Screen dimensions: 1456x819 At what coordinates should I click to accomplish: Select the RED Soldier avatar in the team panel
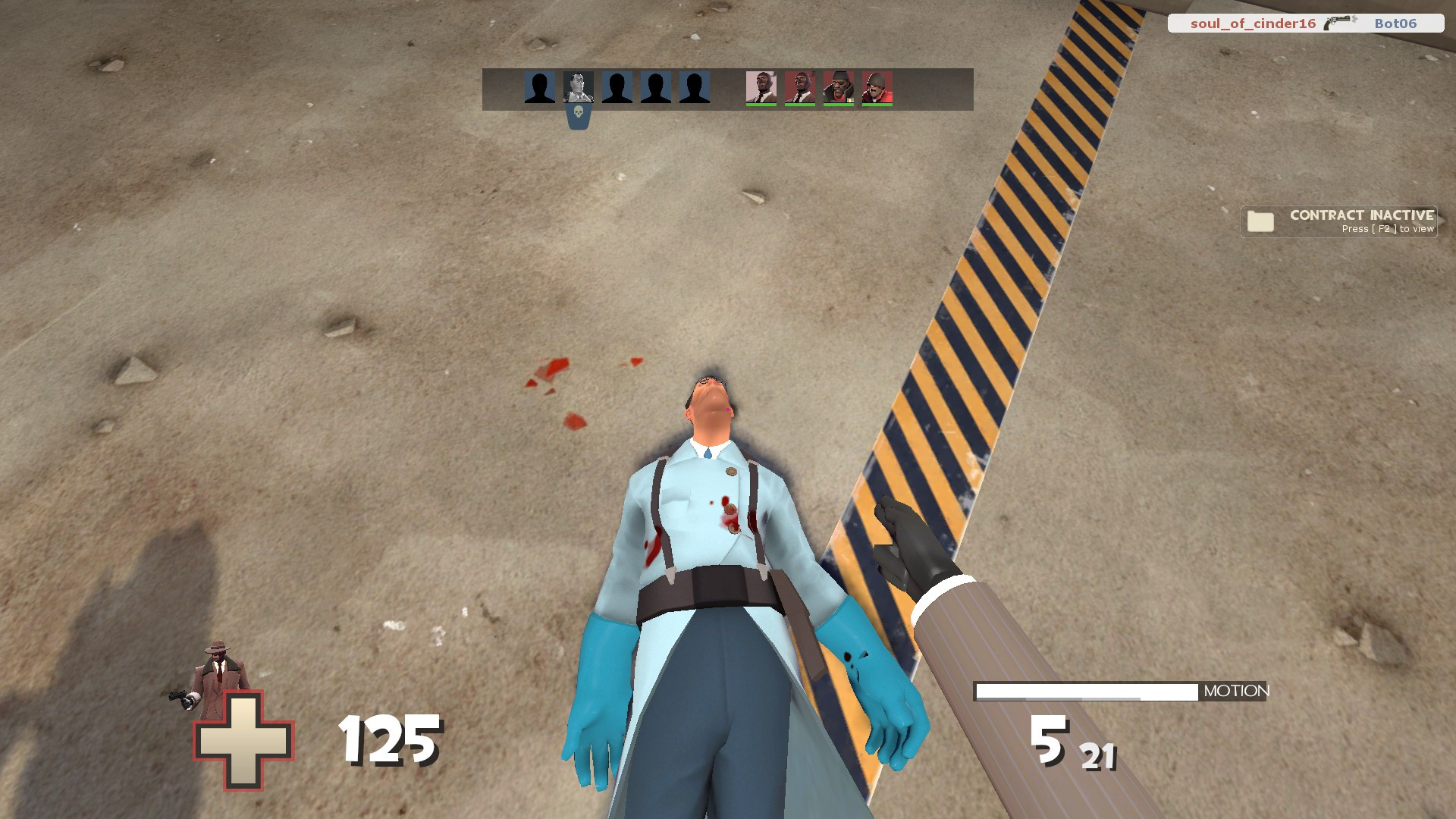point(880,88)
